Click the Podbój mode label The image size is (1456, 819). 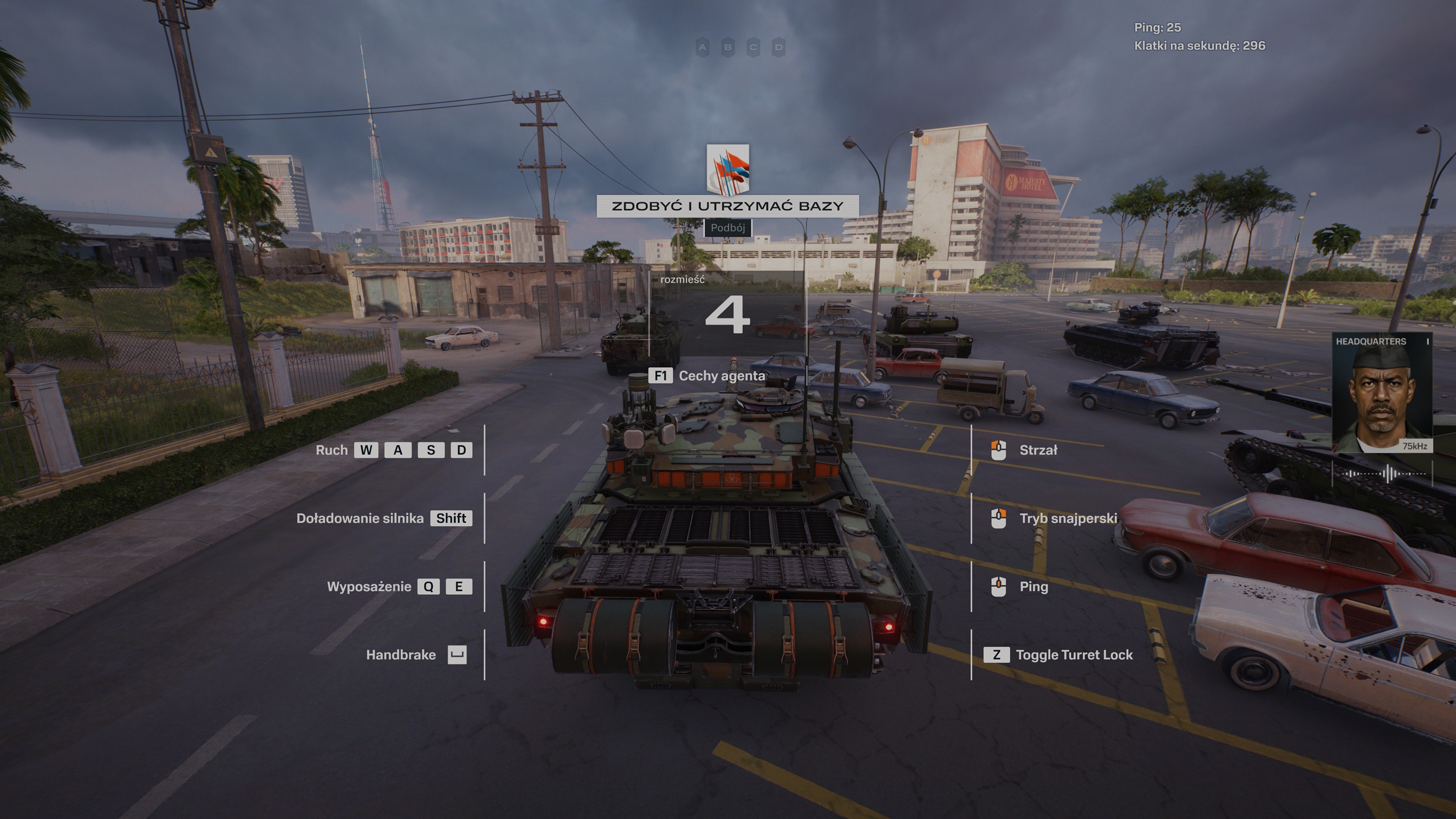pos(727,228)
